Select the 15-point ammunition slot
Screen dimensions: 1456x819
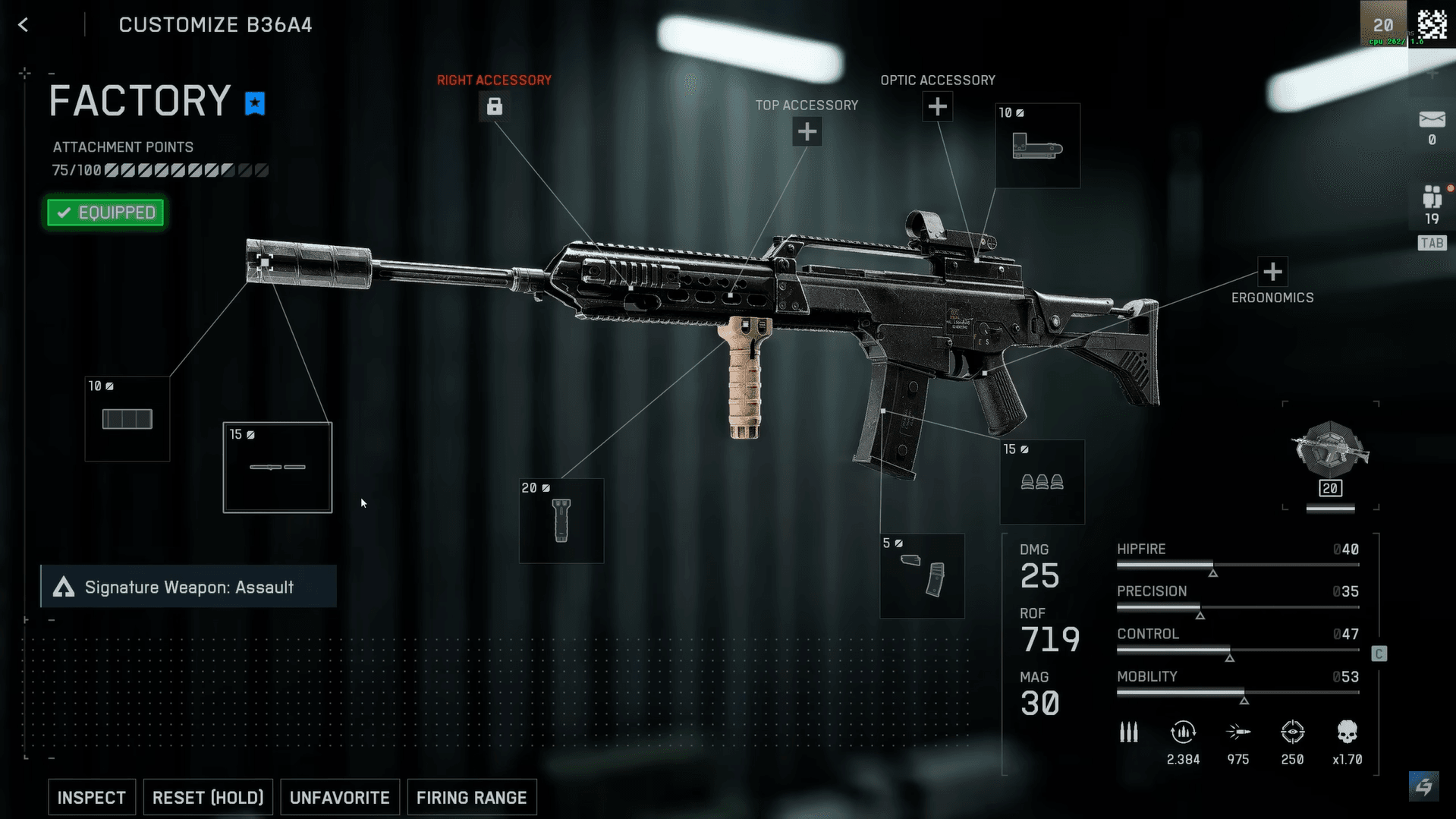click(x=1042, y=482)
